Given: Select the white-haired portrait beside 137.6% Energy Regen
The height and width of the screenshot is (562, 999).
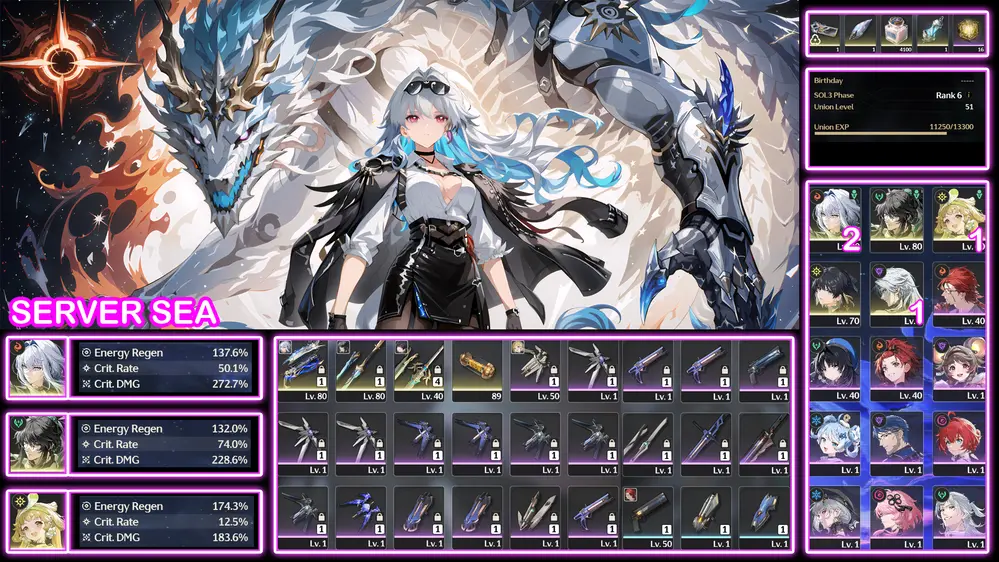Looking at the screenshot, I should coord(37,367).
